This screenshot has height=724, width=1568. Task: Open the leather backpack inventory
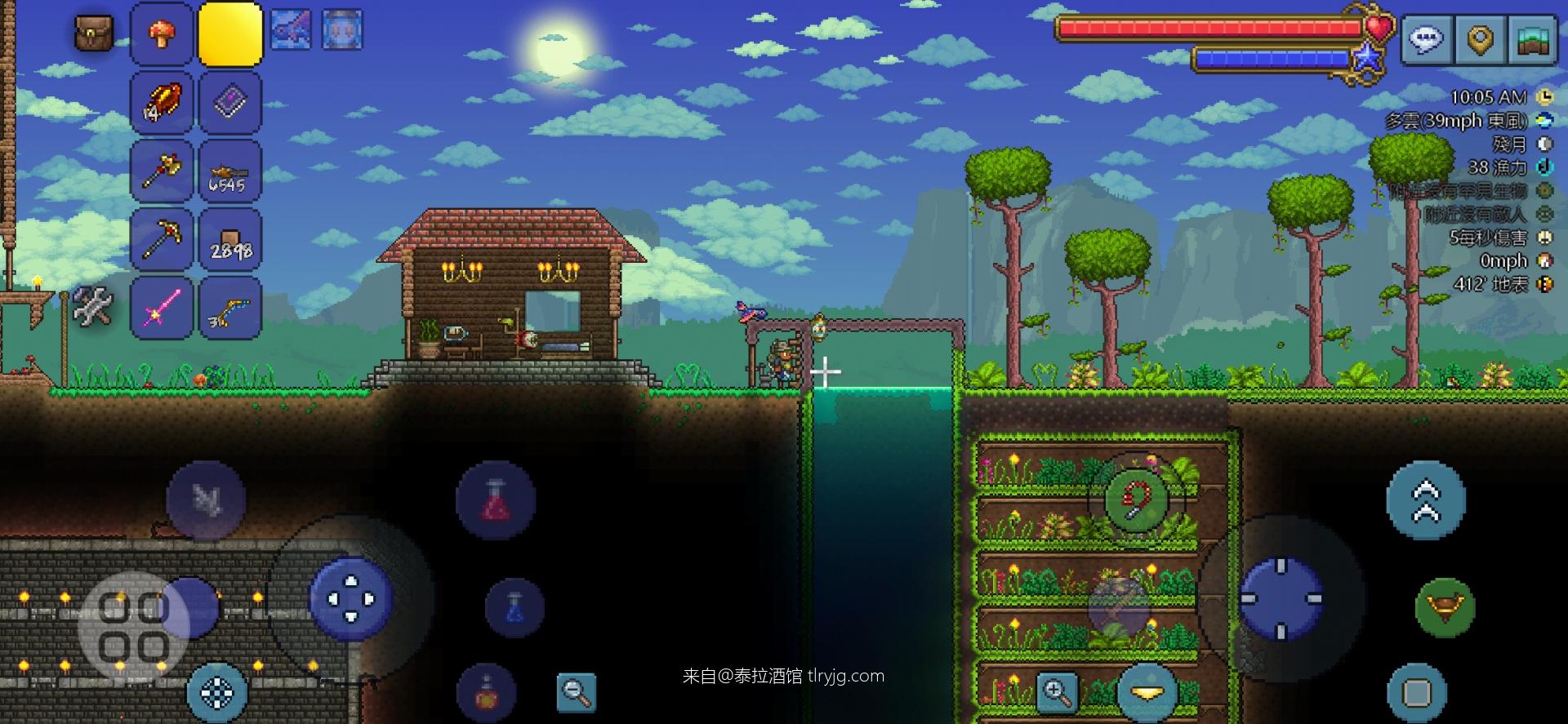[94, 33]
